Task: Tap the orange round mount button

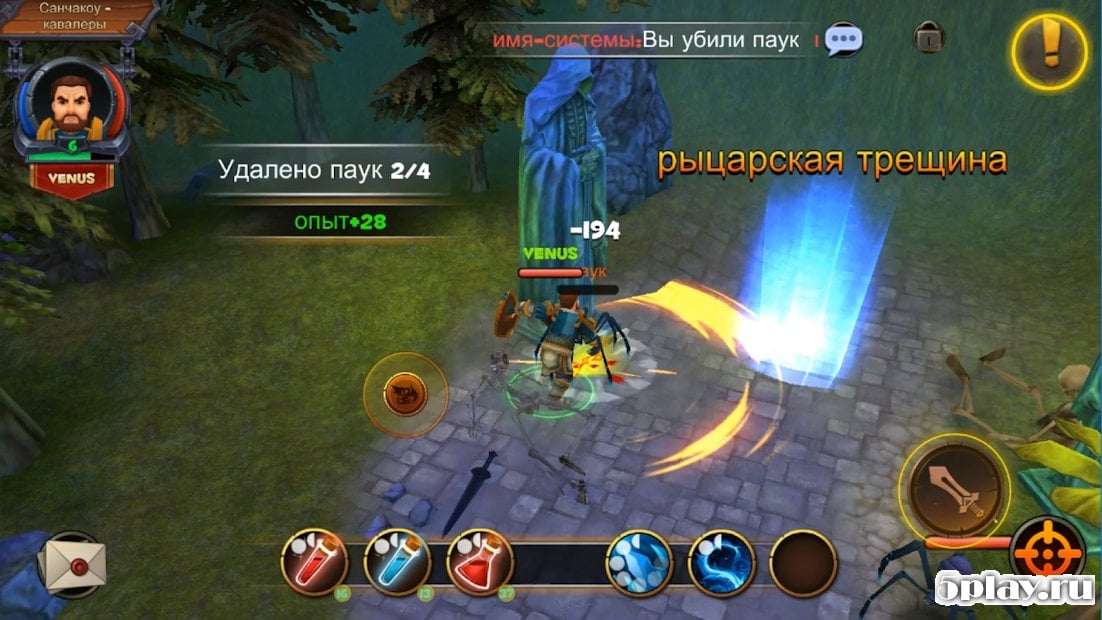Action: coord(405,394)
